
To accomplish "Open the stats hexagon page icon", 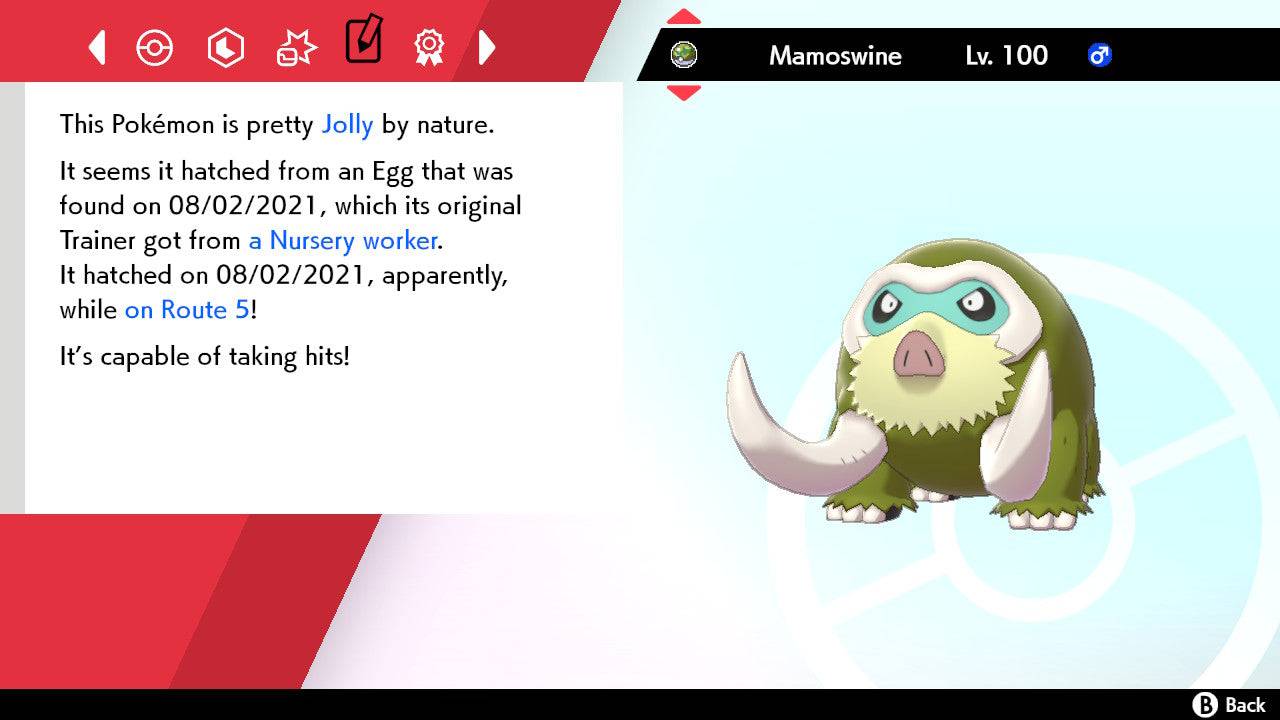I will [226, 46].
